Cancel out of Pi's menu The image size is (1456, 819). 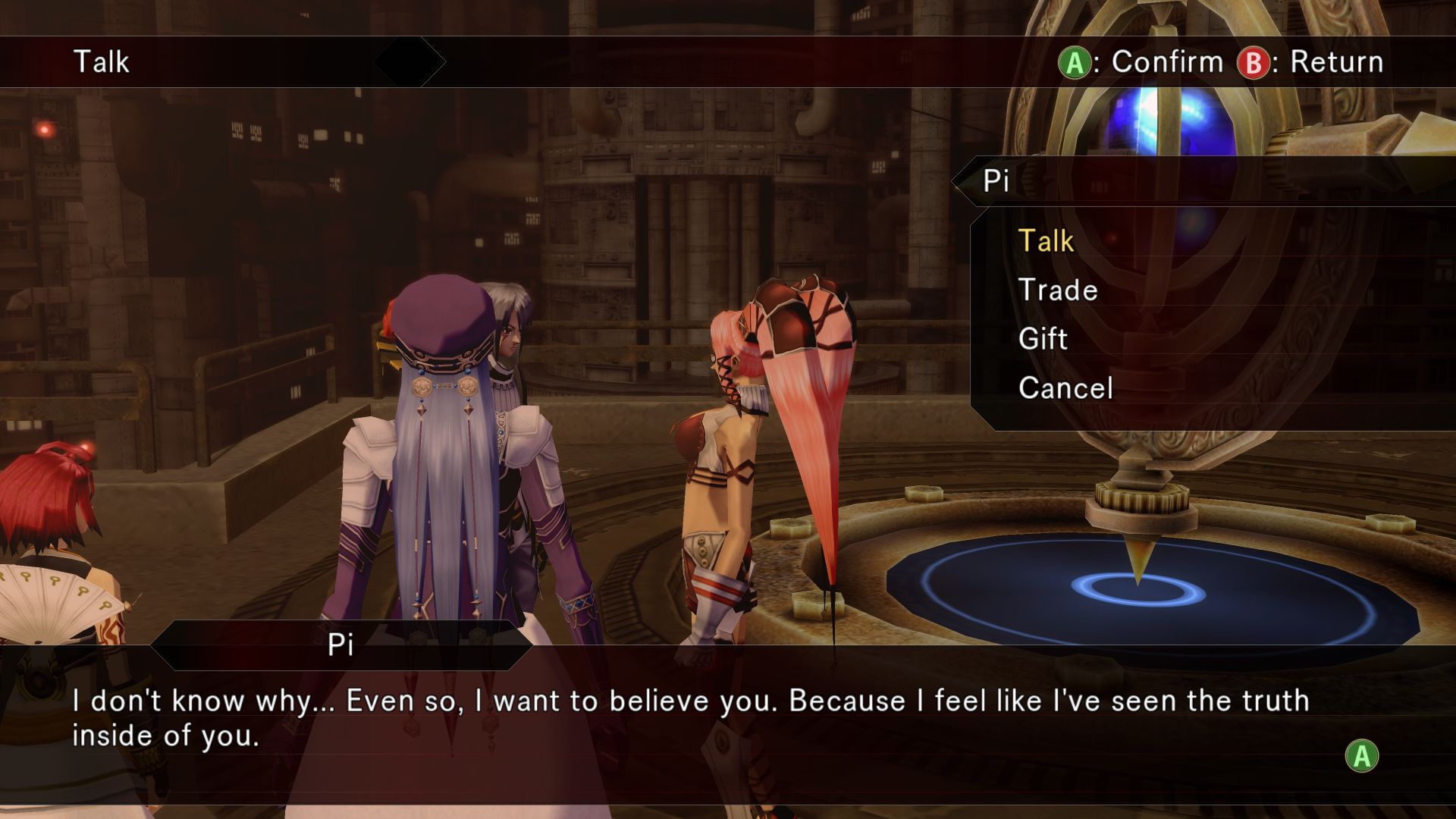pyautogui.click(x=1065, y=388)
